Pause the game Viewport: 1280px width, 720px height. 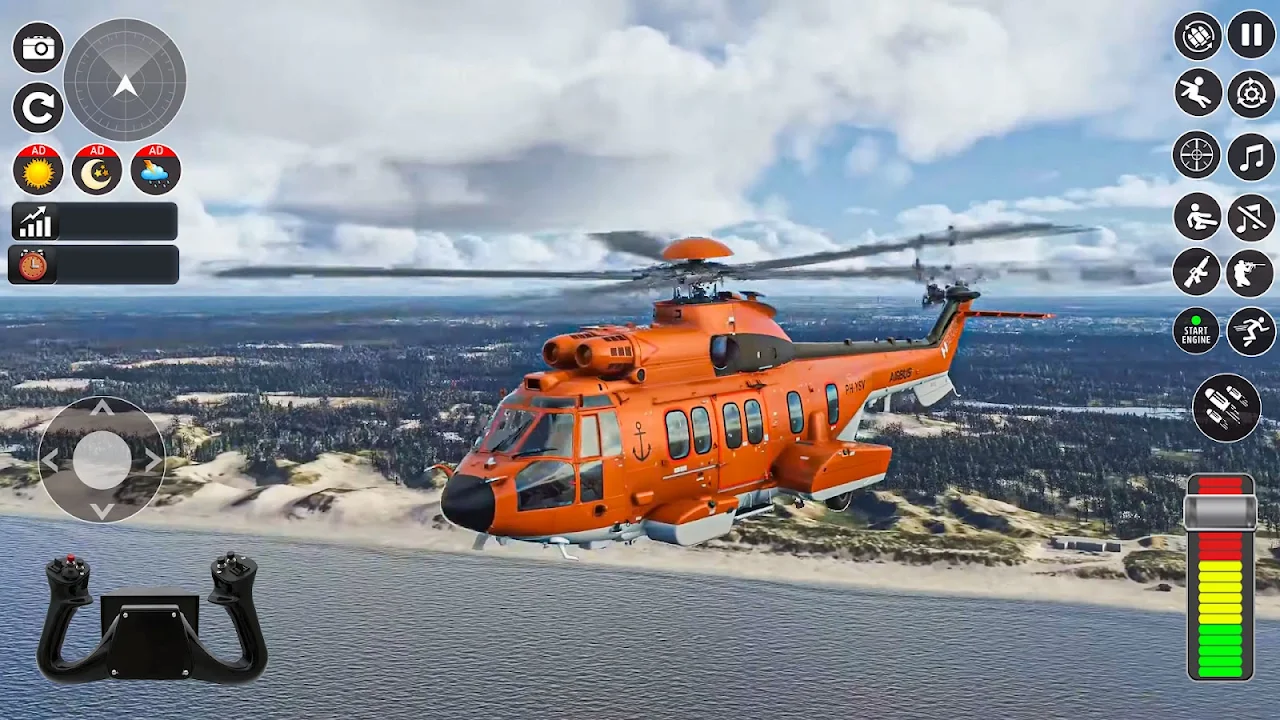(x=1251, y=36)
